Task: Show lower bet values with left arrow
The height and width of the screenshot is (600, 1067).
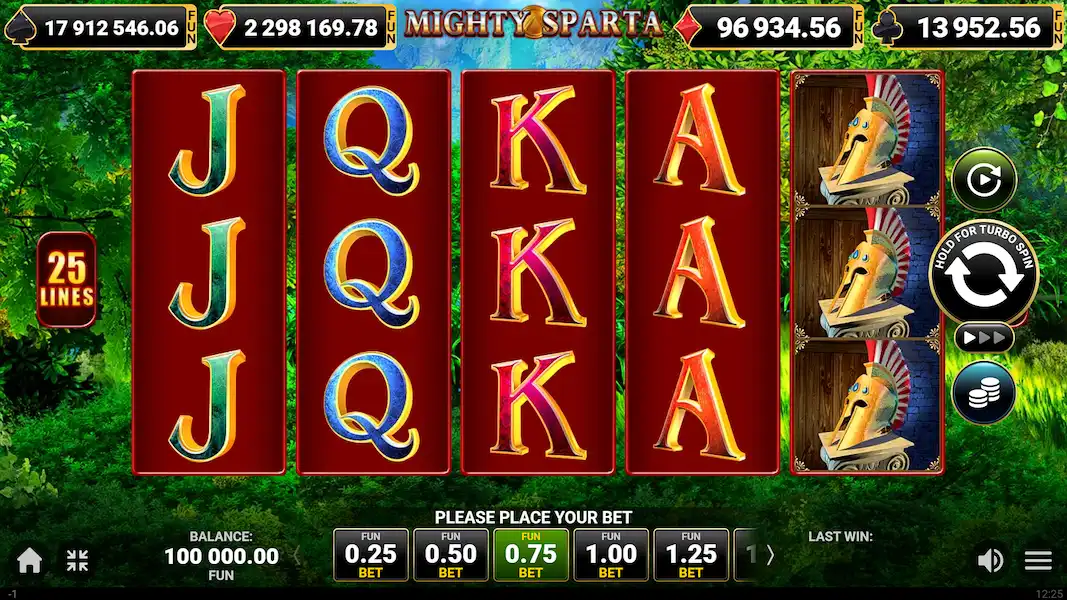Action: click(297, 555)
